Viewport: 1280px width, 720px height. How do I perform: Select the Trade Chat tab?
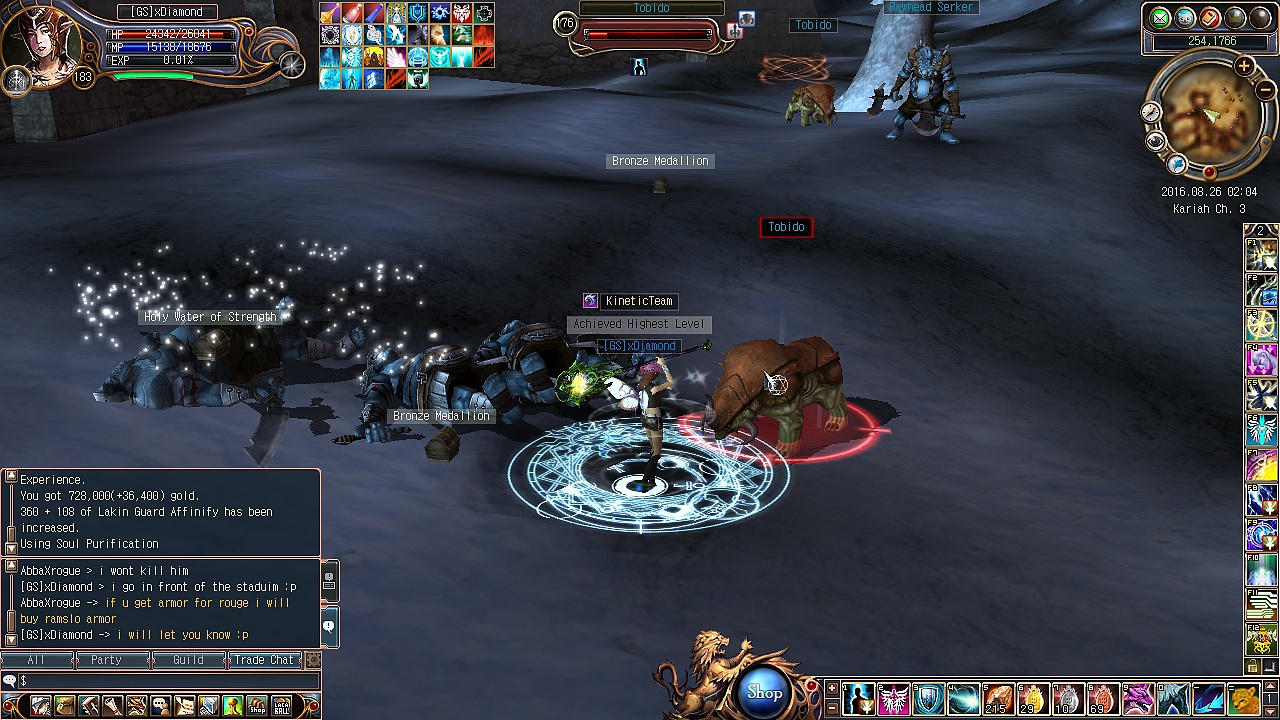click(x=264, y=660)
